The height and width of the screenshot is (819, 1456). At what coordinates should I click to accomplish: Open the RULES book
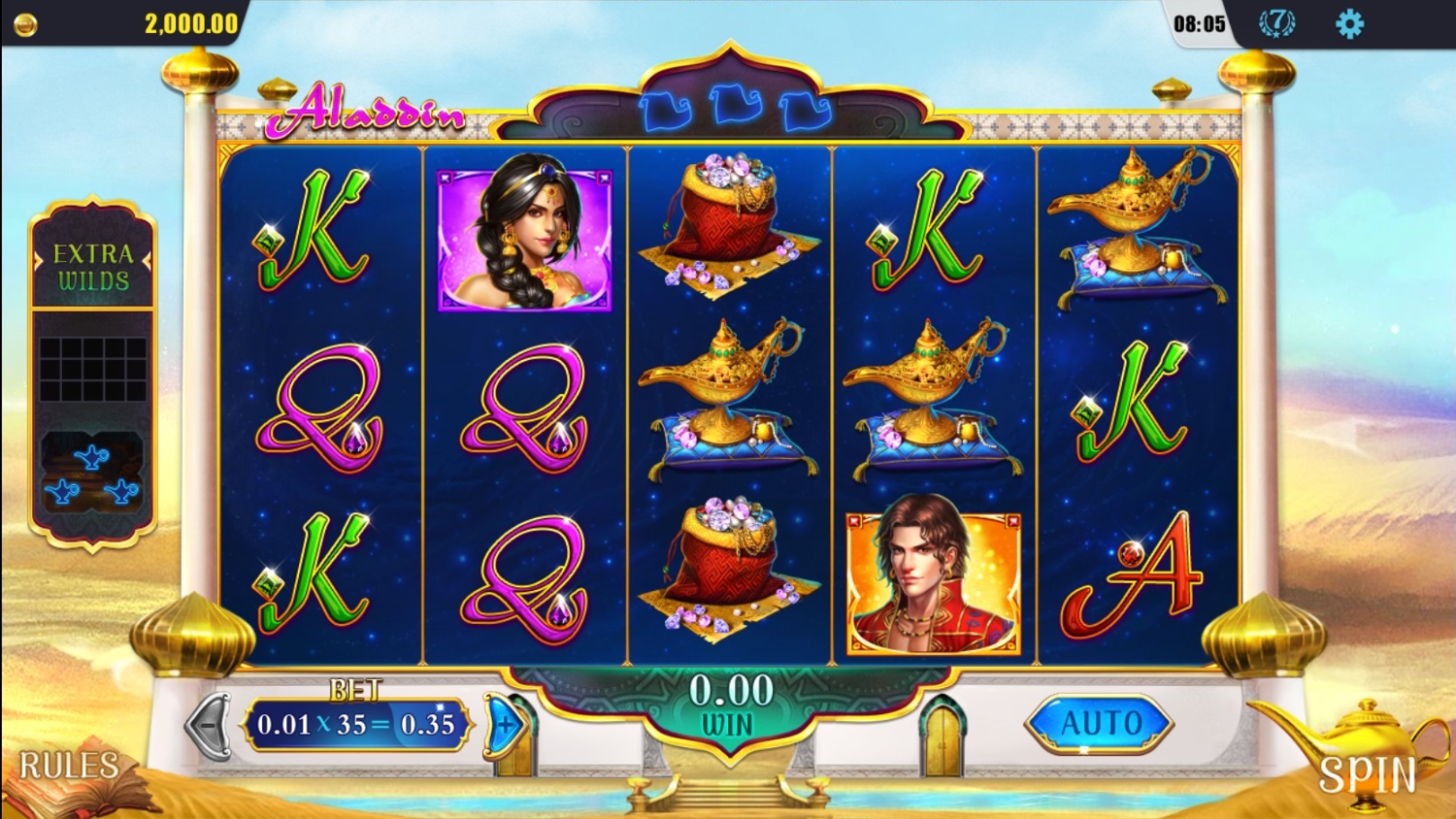(73, 773)
